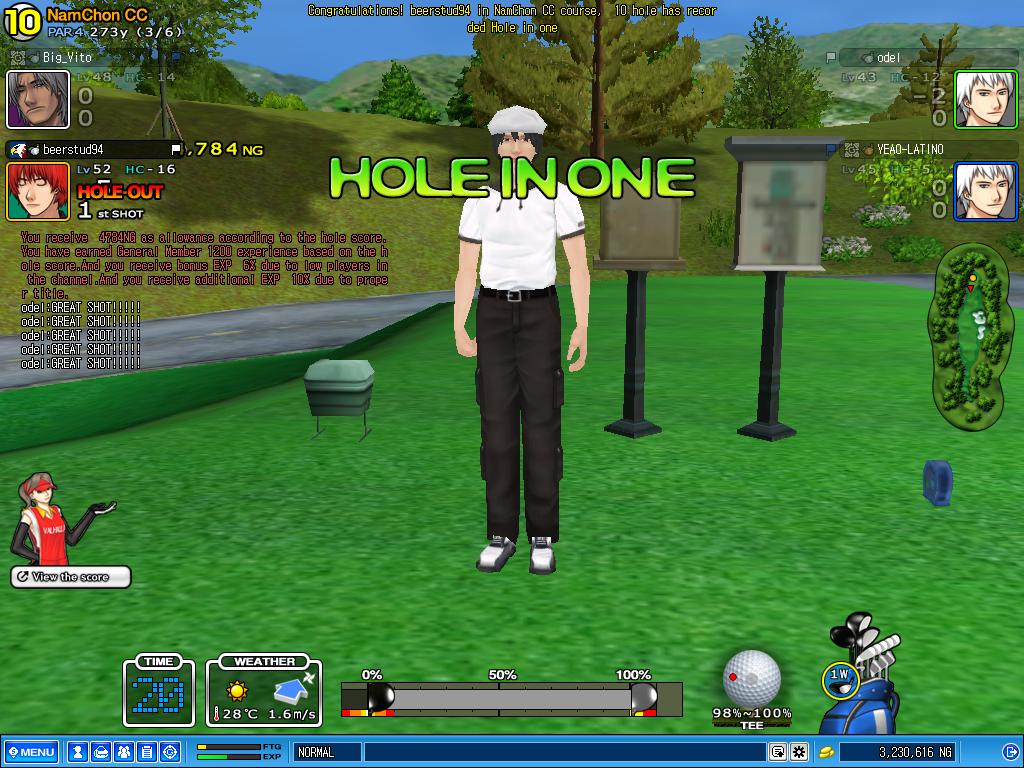Open the document list icon
1024x768 pixels.
click(x=146, y=752)
